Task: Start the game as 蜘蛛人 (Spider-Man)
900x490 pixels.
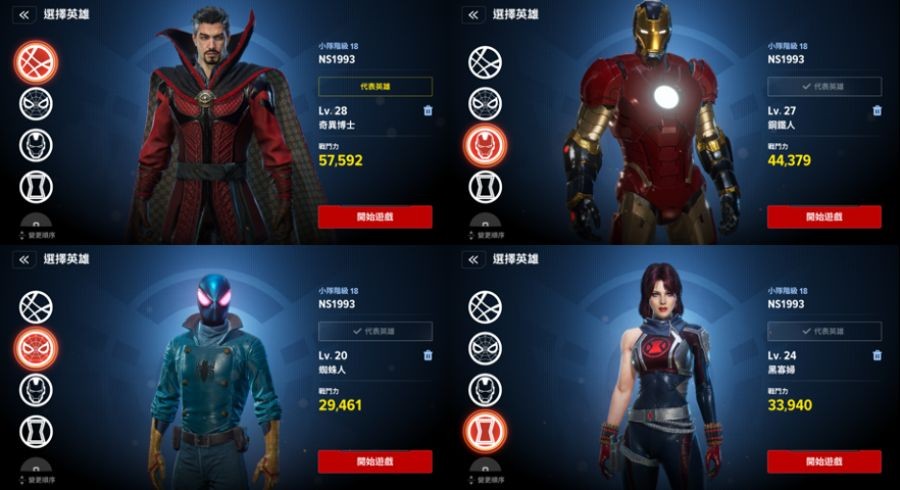Action: click(375, 461)
